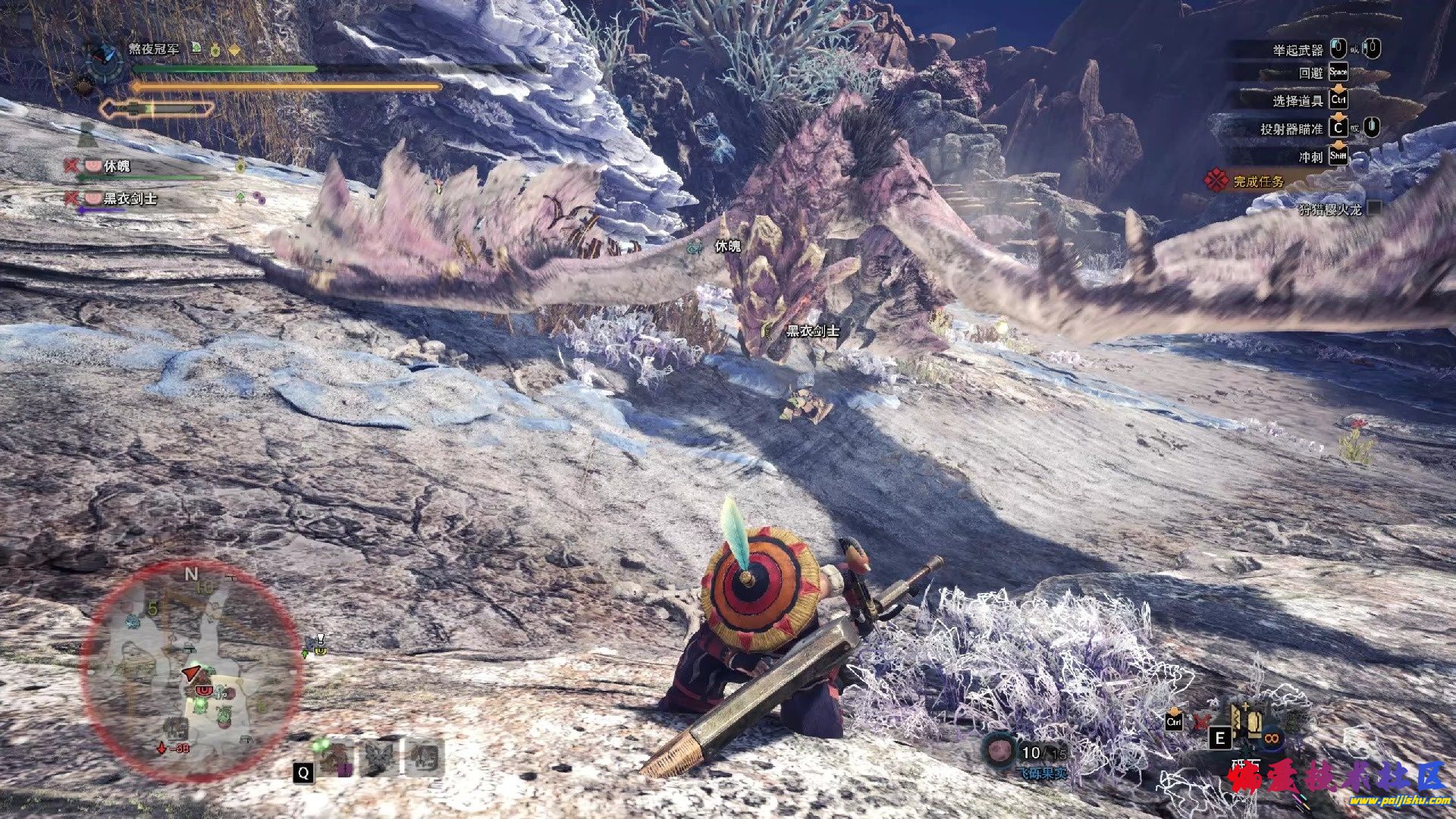1456x819 pixels.
Task: Select the third shortcut bar slot
Action: (423, 757)
